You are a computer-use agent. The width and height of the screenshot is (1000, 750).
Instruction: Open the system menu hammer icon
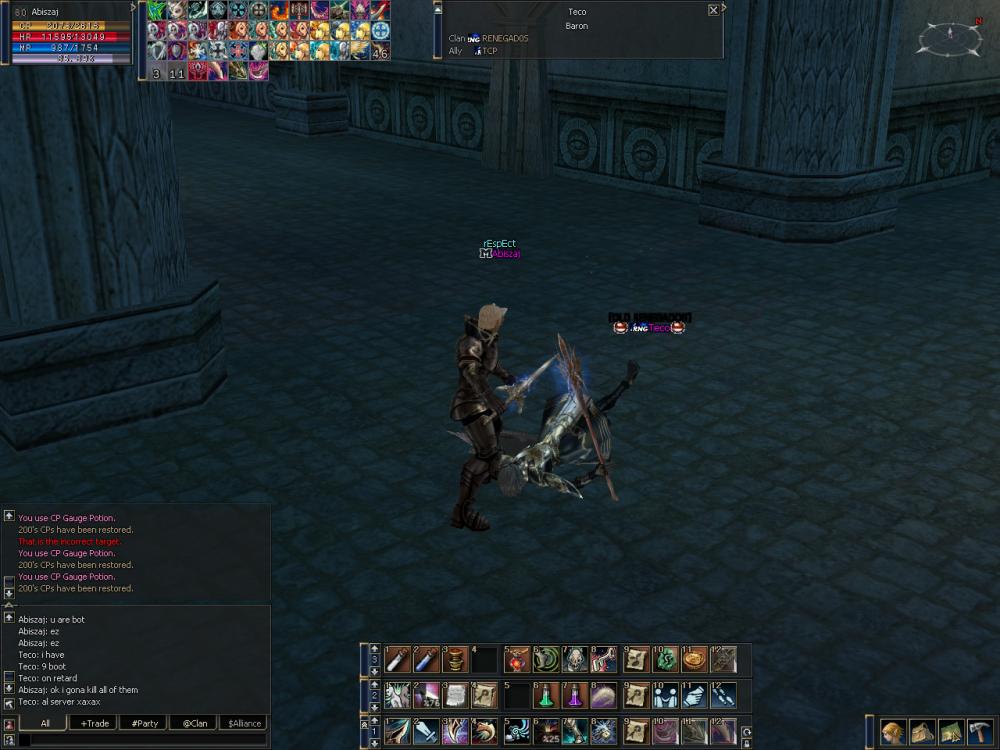(x=979, y=731)
